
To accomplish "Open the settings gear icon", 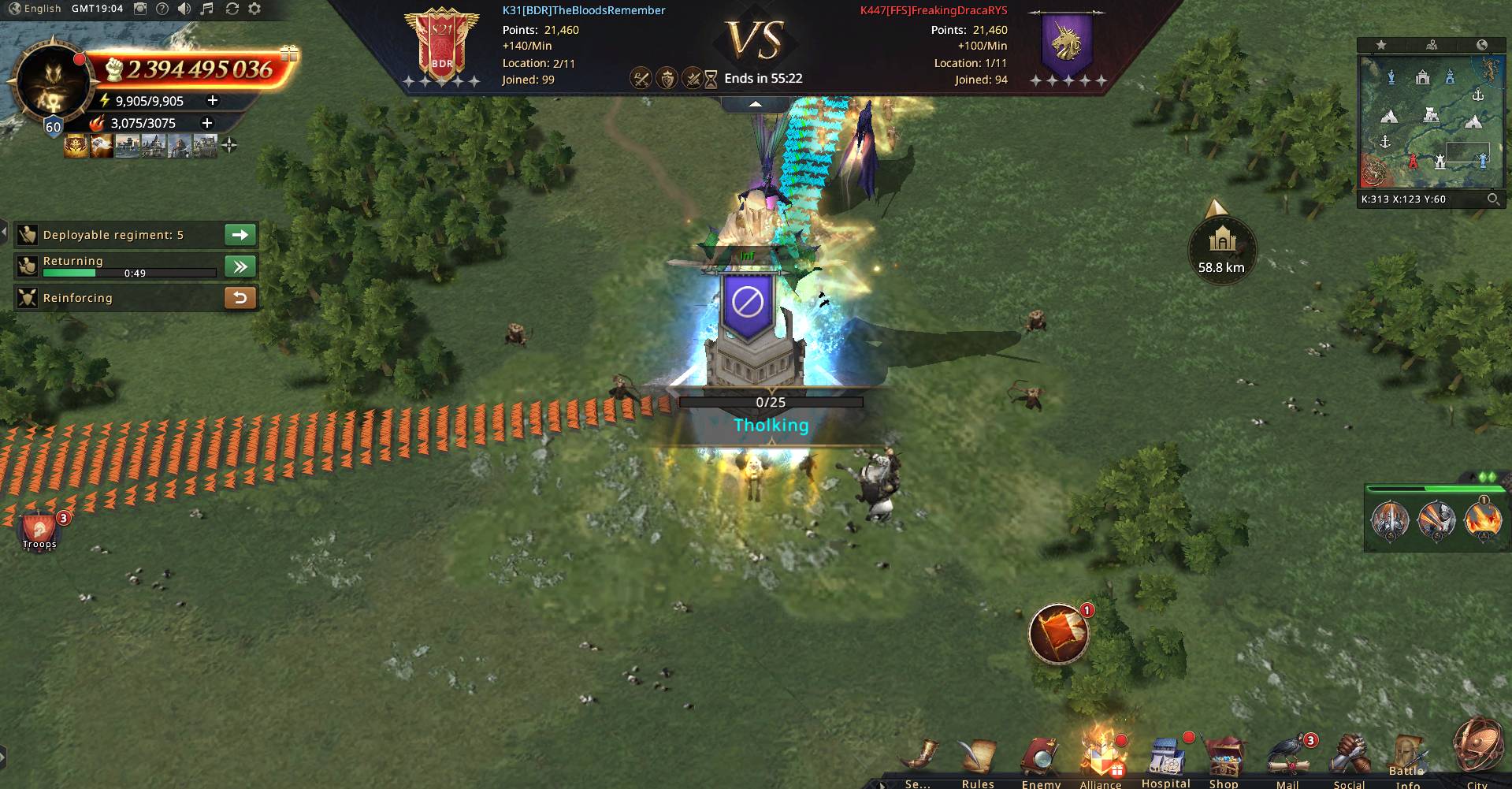I will [254, 9].
